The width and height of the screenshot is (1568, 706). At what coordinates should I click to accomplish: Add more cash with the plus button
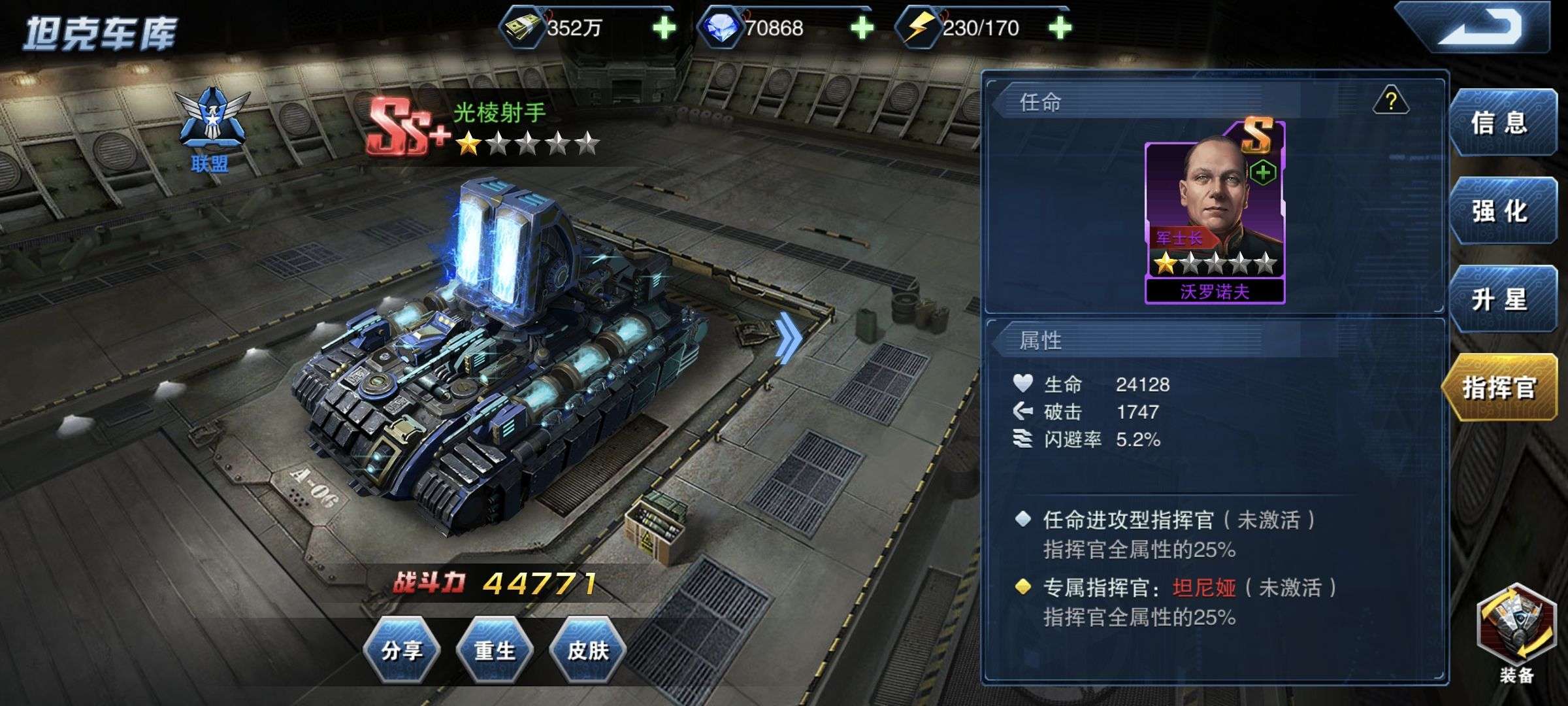664,27
